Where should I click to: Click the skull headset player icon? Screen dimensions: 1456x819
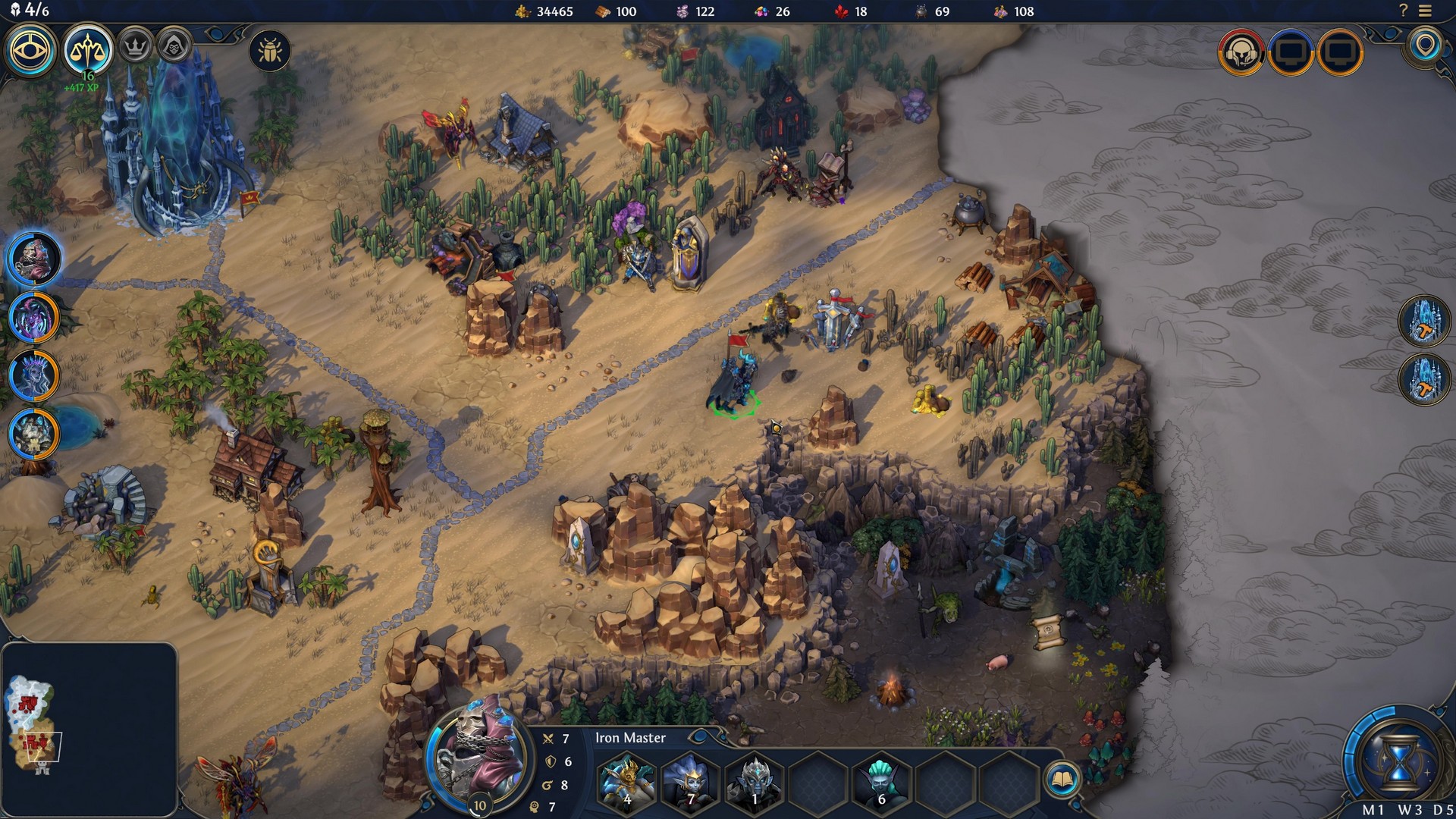coord(1242,53)
